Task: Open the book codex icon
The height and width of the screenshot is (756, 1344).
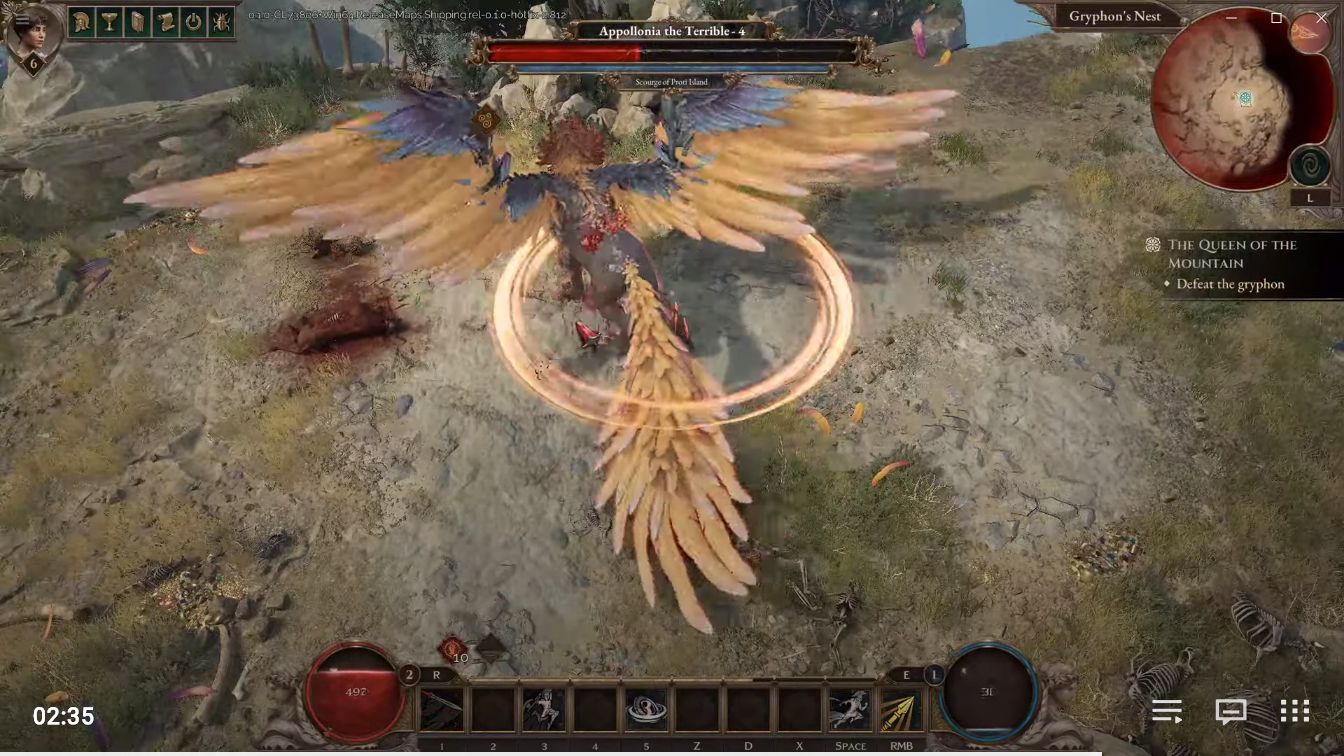Action: 138,21
